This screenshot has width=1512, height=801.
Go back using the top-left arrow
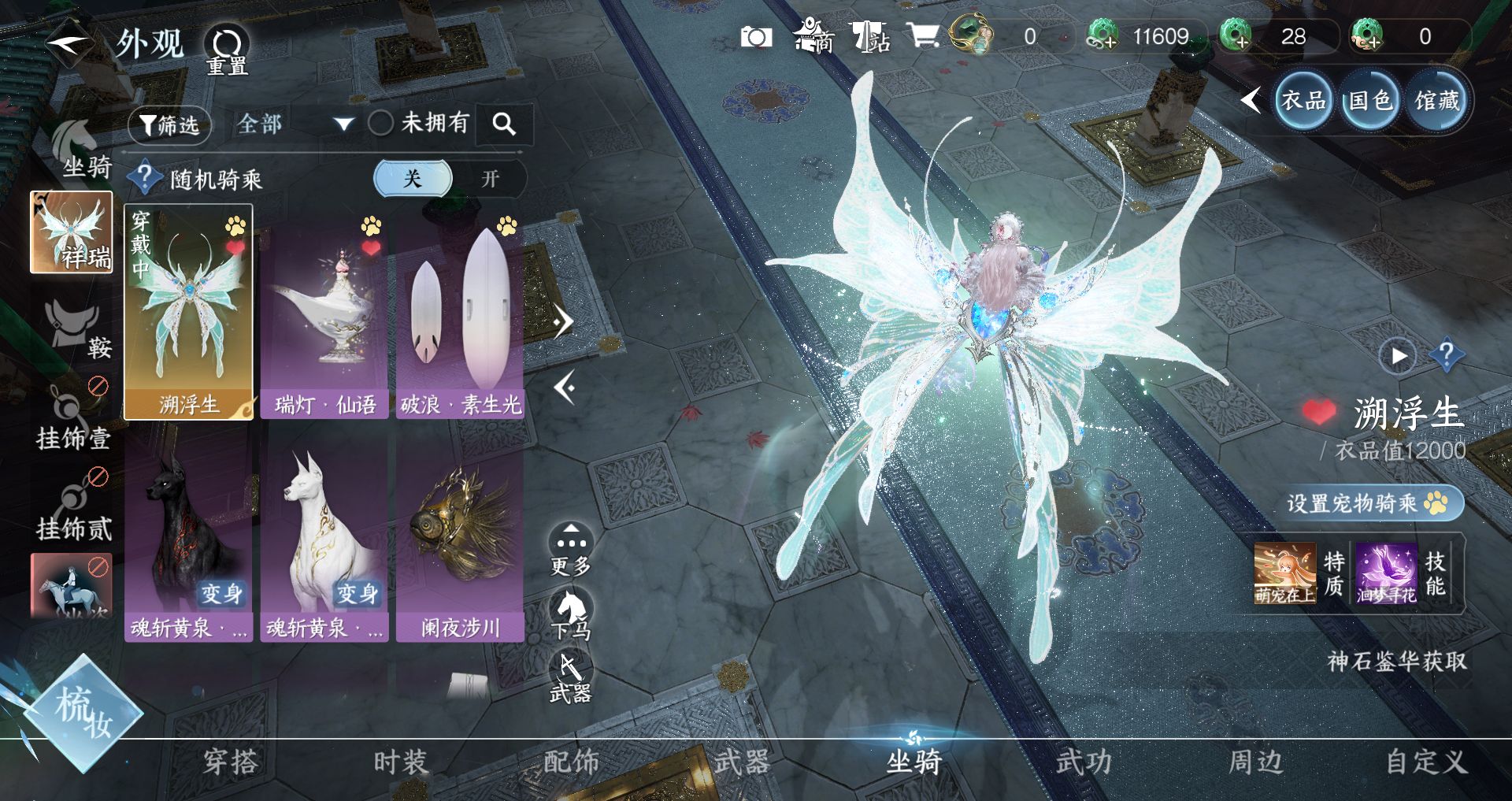tap(67, 45)
